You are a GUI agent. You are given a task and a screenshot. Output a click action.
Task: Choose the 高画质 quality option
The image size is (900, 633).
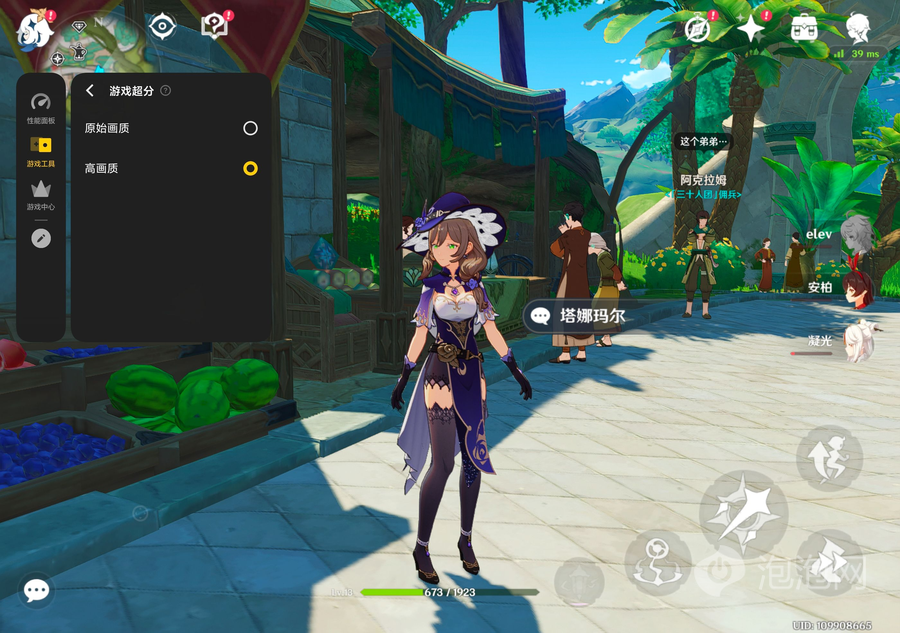[x=250, y=168]
